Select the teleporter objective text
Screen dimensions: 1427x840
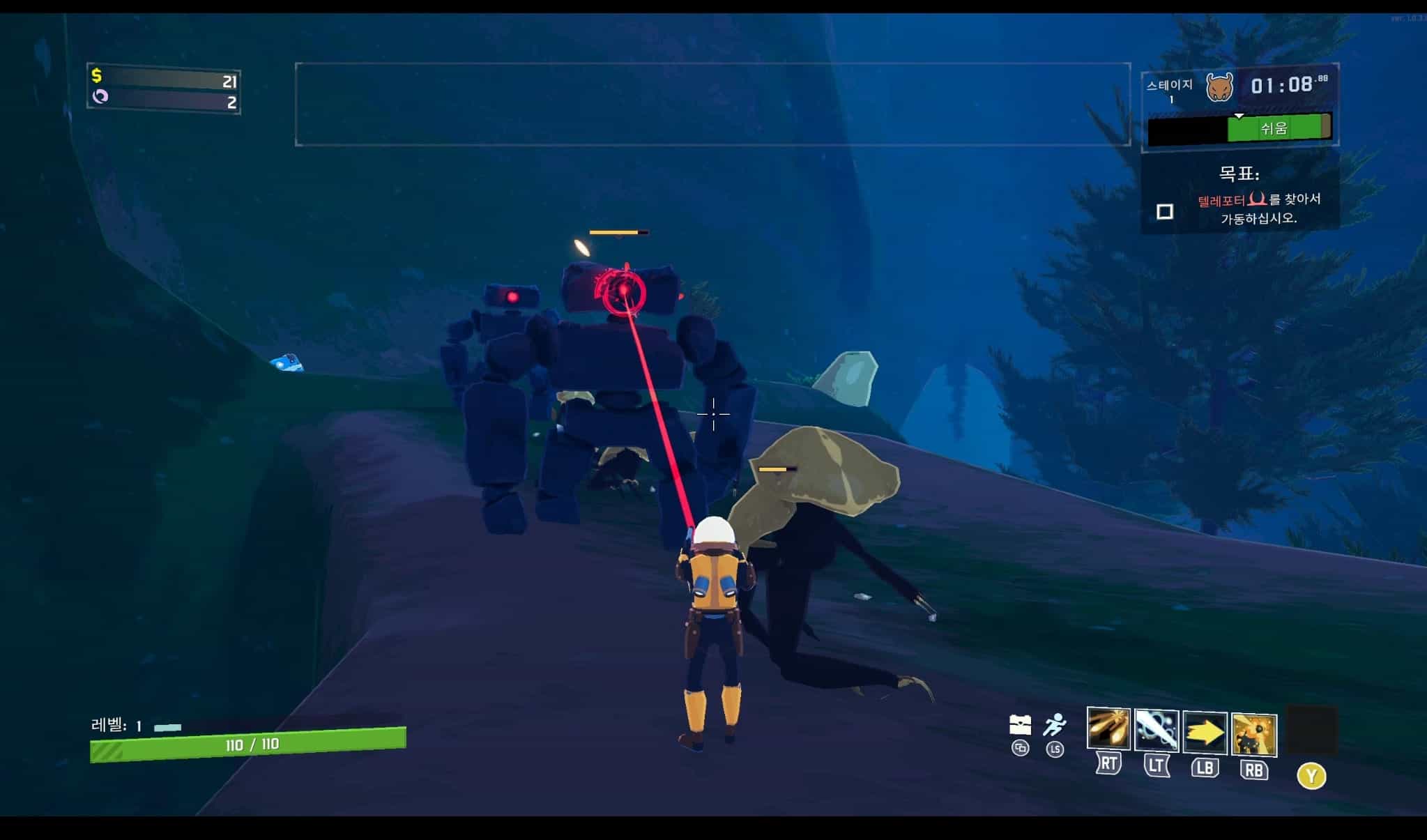(x=1259, y=208)
